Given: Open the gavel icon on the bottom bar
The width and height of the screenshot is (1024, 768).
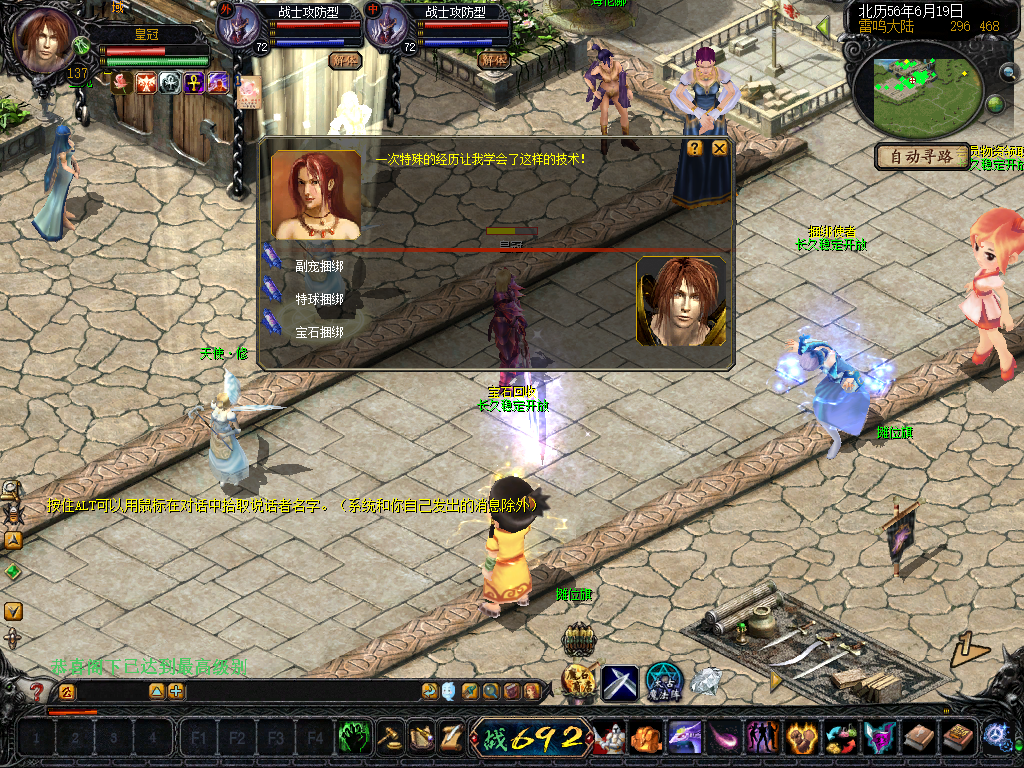Looking at the screenshot, I should click(x=389, y=739).
